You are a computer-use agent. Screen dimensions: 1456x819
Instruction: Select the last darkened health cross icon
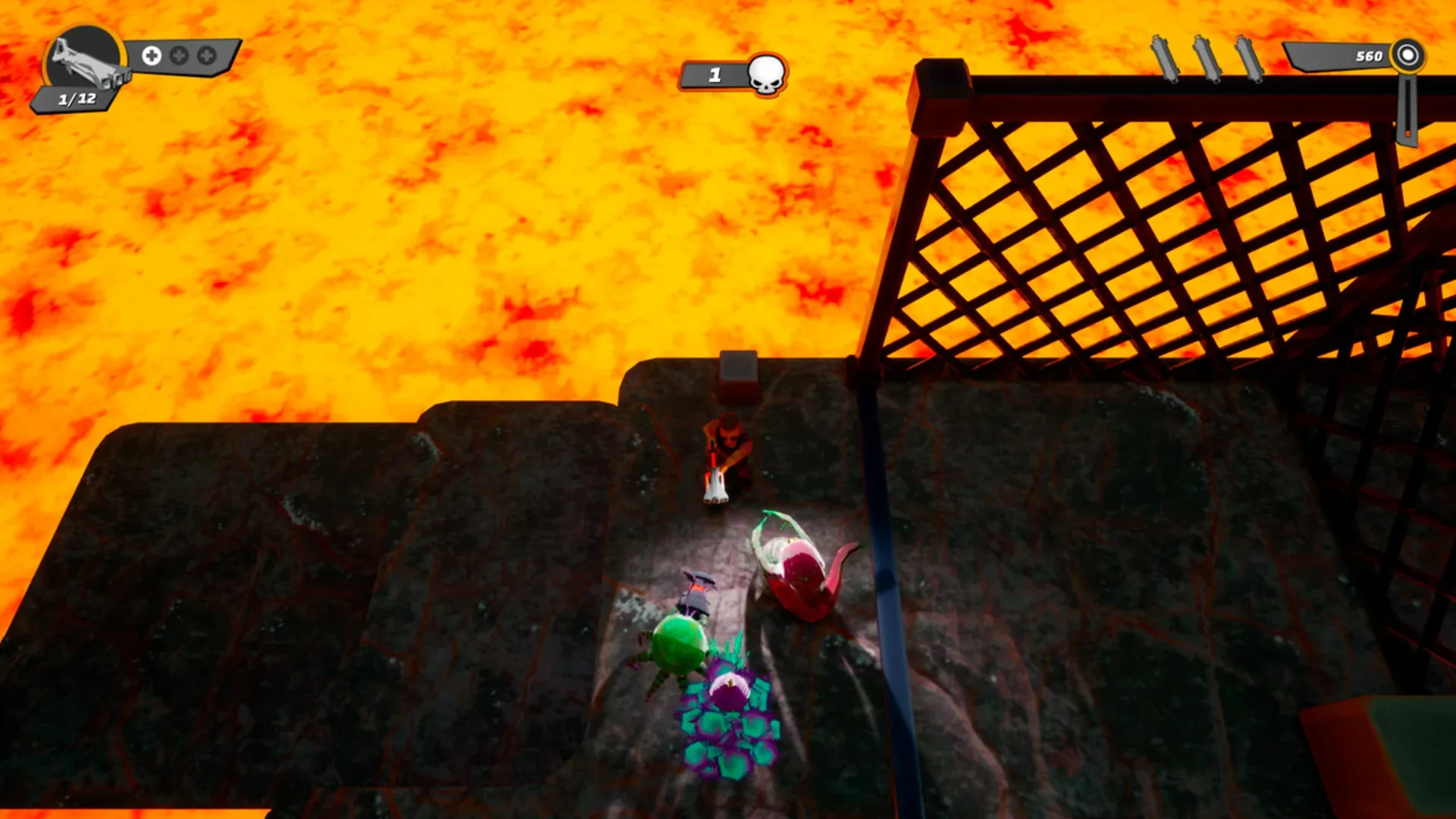(x=206, y=55)
